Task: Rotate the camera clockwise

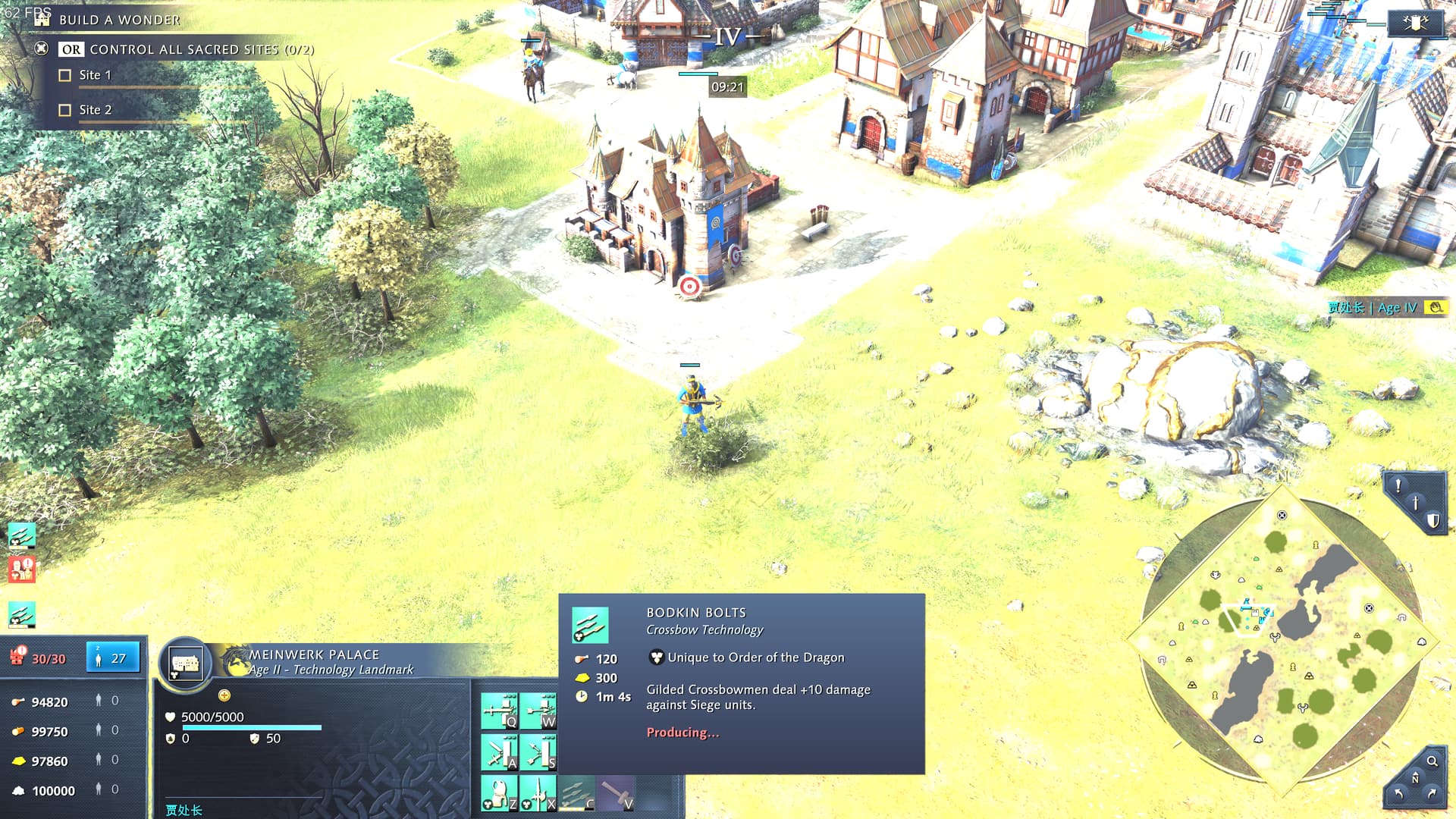Action: click(1432, 793)
